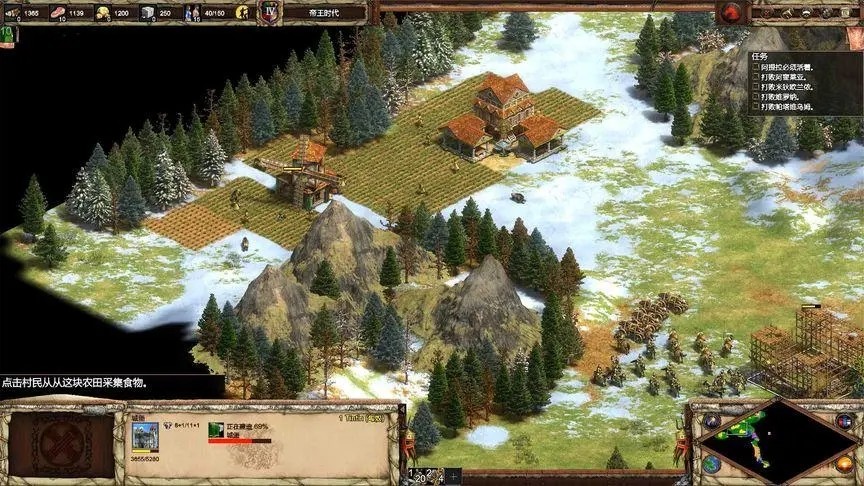The width and height of the screenshot is (864, 486).
Task: Click the Imperial Age IV emblem
Action: [269, 12]
